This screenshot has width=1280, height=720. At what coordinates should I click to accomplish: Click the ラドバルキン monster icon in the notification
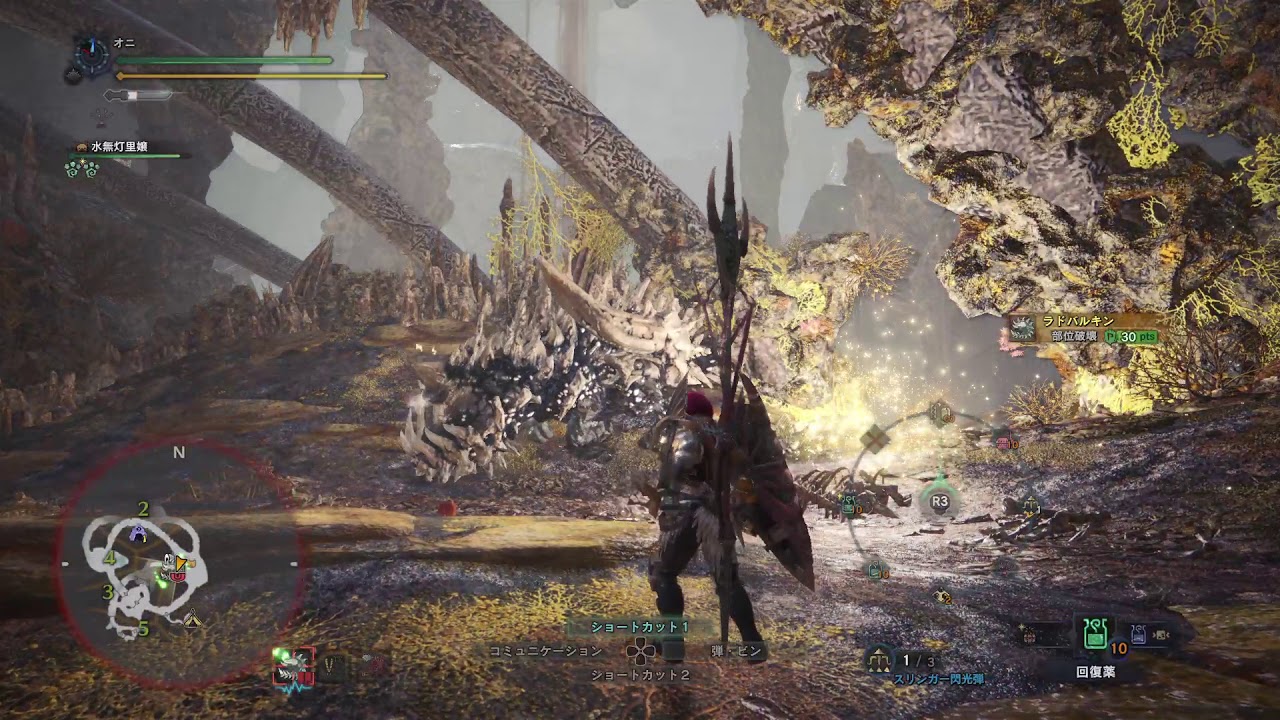[x=1022, y=328]
